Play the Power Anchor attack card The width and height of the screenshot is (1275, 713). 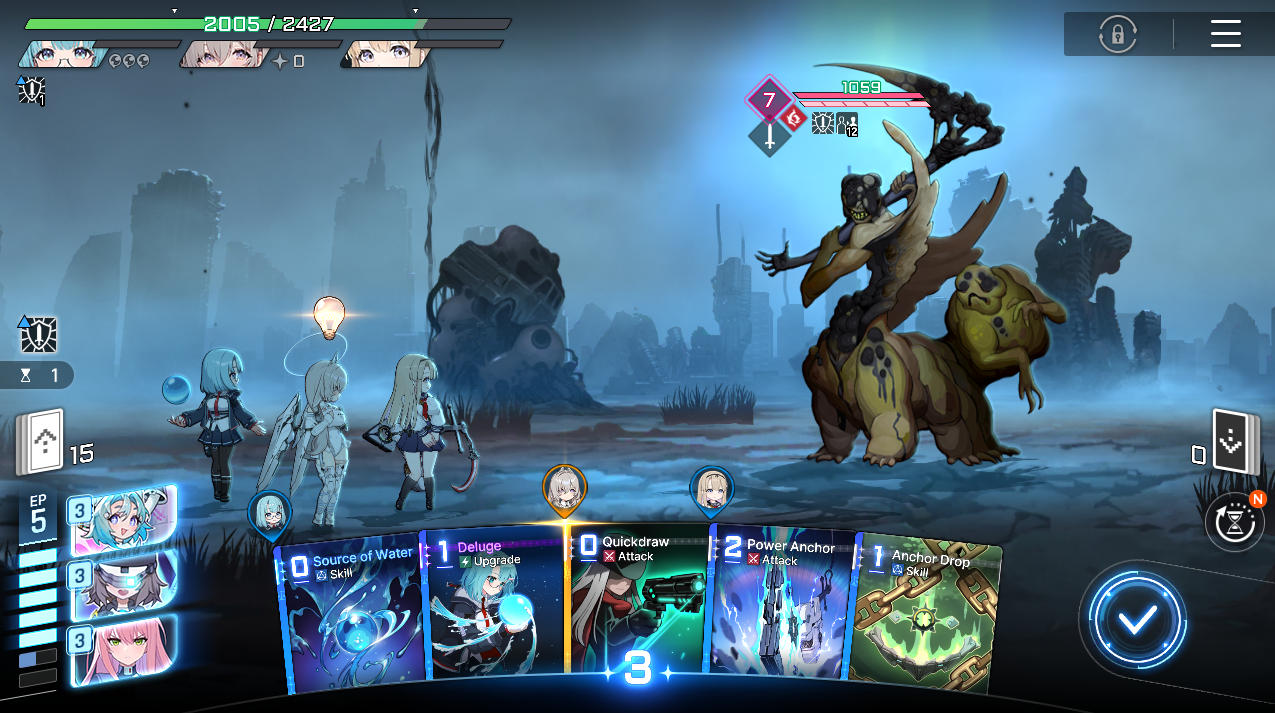(782, 610)
